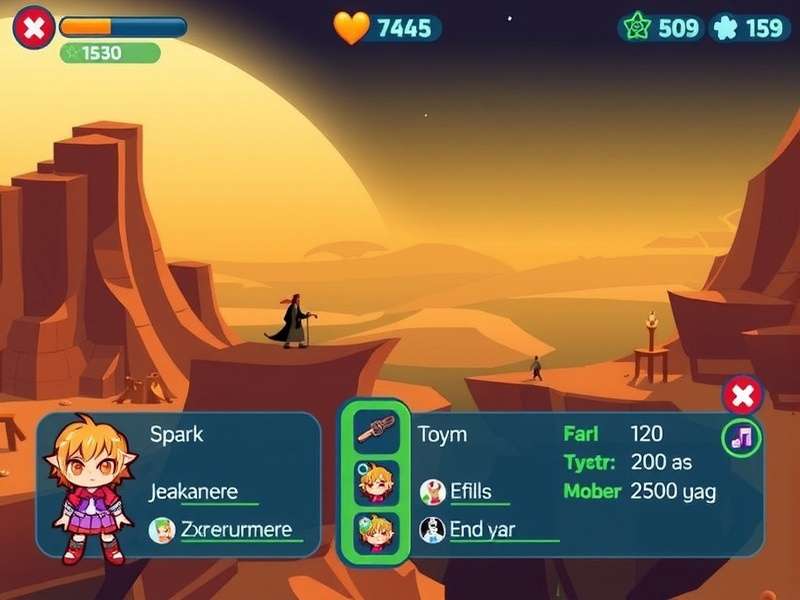This screenshot has height=600, width=800.
Task: Toggle the purple music note button
Action: tap(742, 437)
